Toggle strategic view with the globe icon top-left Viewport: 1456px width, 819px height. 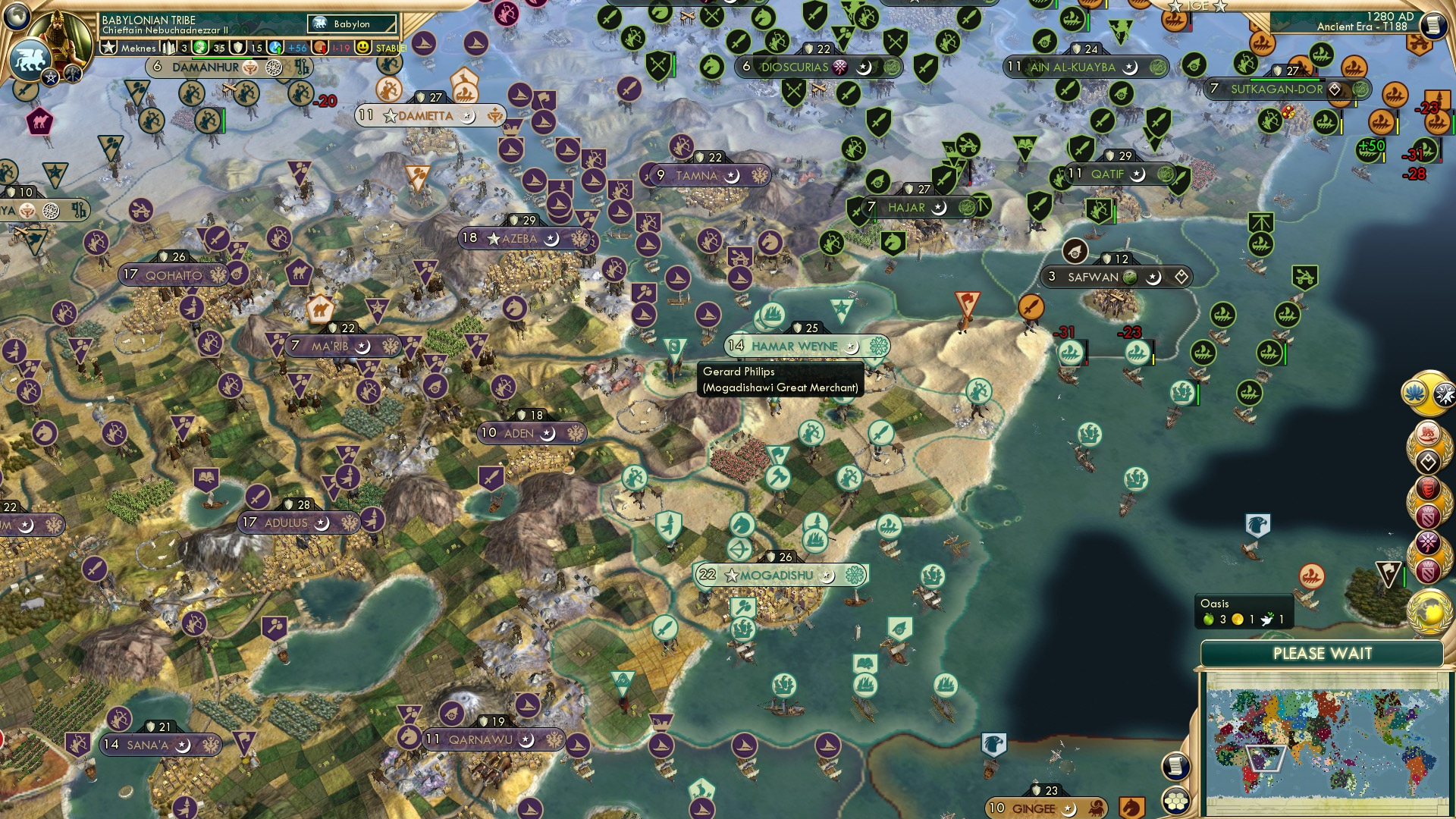click(16, 17)
